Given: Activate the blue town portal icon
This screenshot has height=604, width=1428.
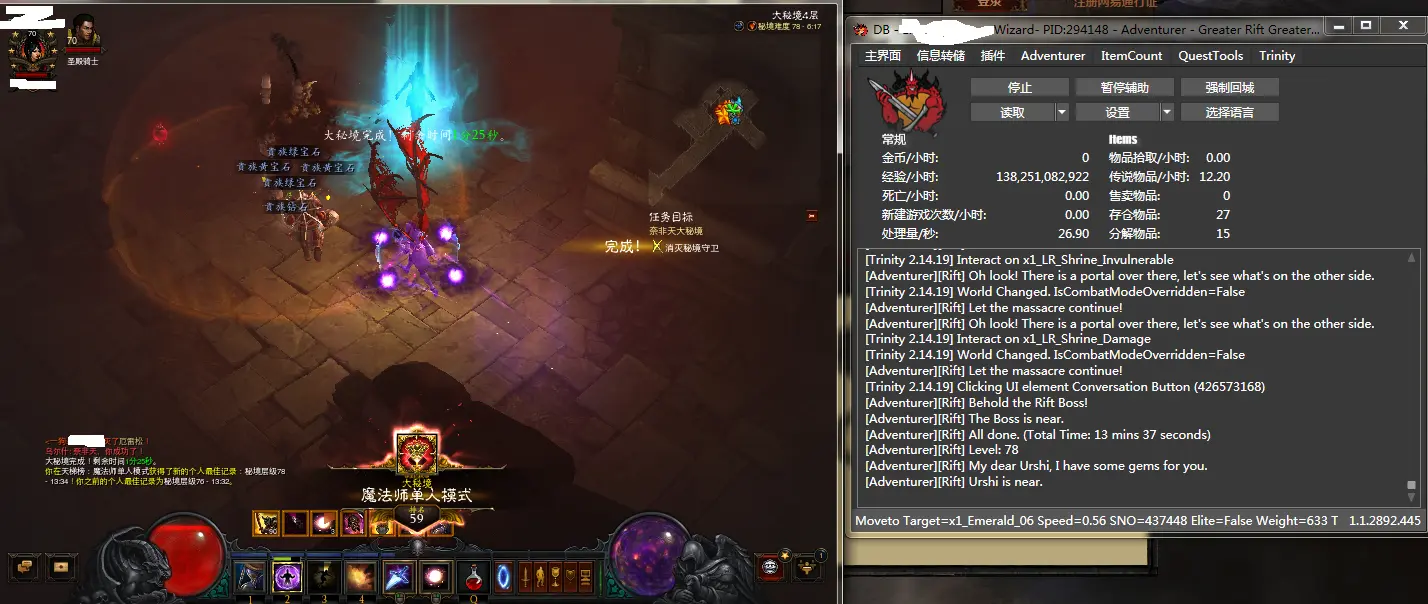Looking at the screenshot, I should tap(504, 577).
